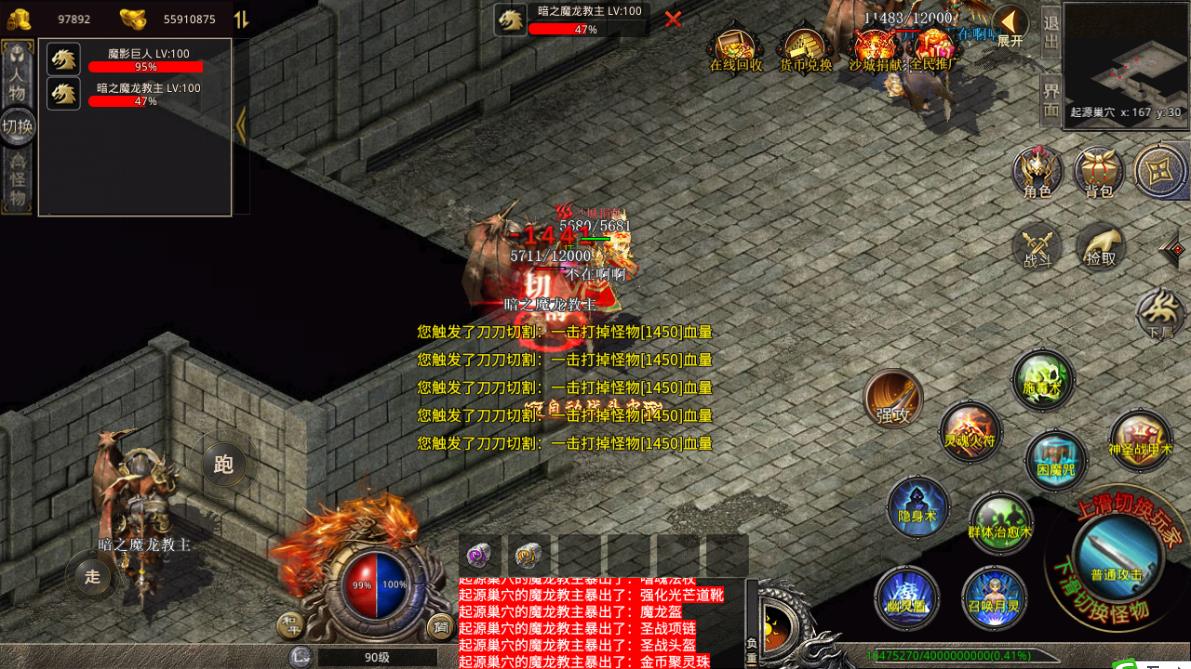The height and width of the screenshot is (669, 1191).
Task: Activate the 隐身术 invisibility skill
Action: point(917,507)
